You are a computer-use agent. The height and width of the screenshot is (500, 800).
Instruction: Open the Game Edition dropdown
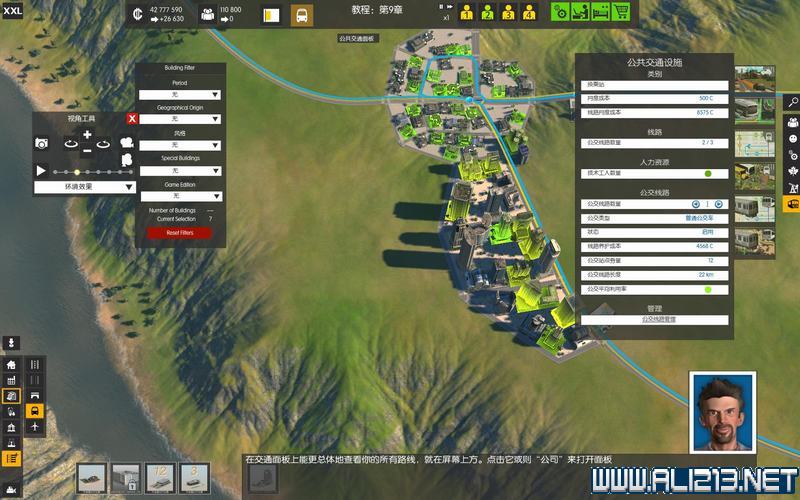180,196
